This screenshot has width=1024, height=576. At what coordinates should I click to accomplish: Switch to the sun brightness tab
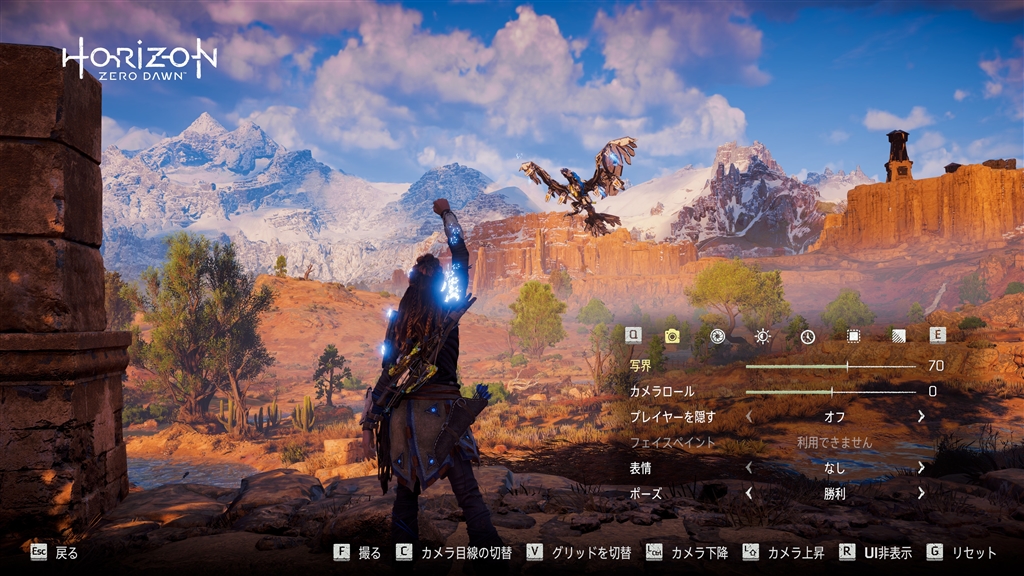pos(762,336)
